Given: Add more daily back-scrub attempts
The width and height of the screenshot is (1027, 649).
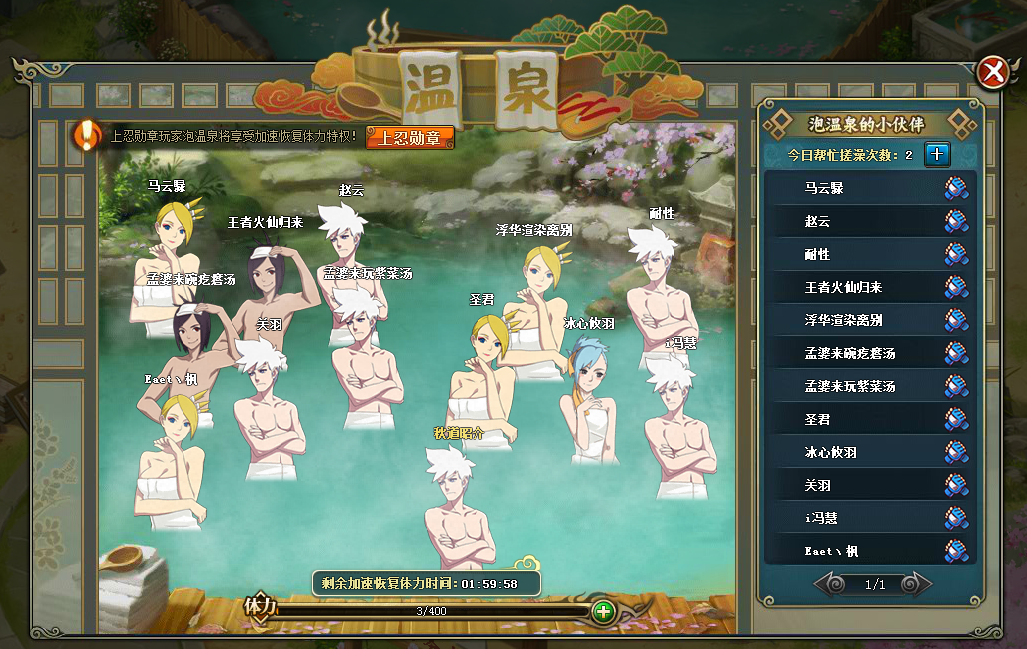Looking at the screenshot, I should click(x=937, y=154).
